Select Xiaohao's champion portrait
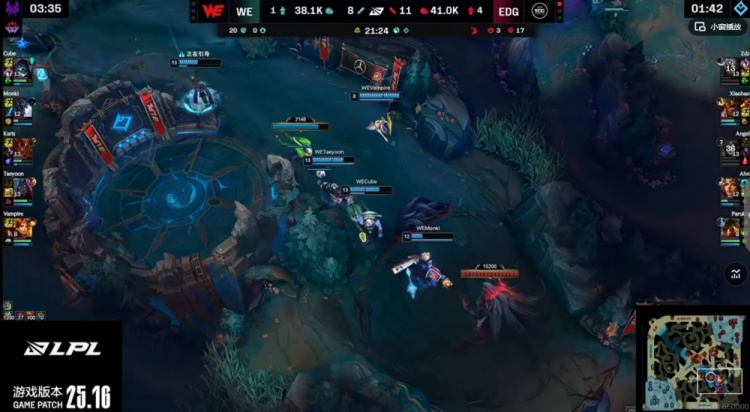Screen dimensions: 750x412 (x=729, y=107)
